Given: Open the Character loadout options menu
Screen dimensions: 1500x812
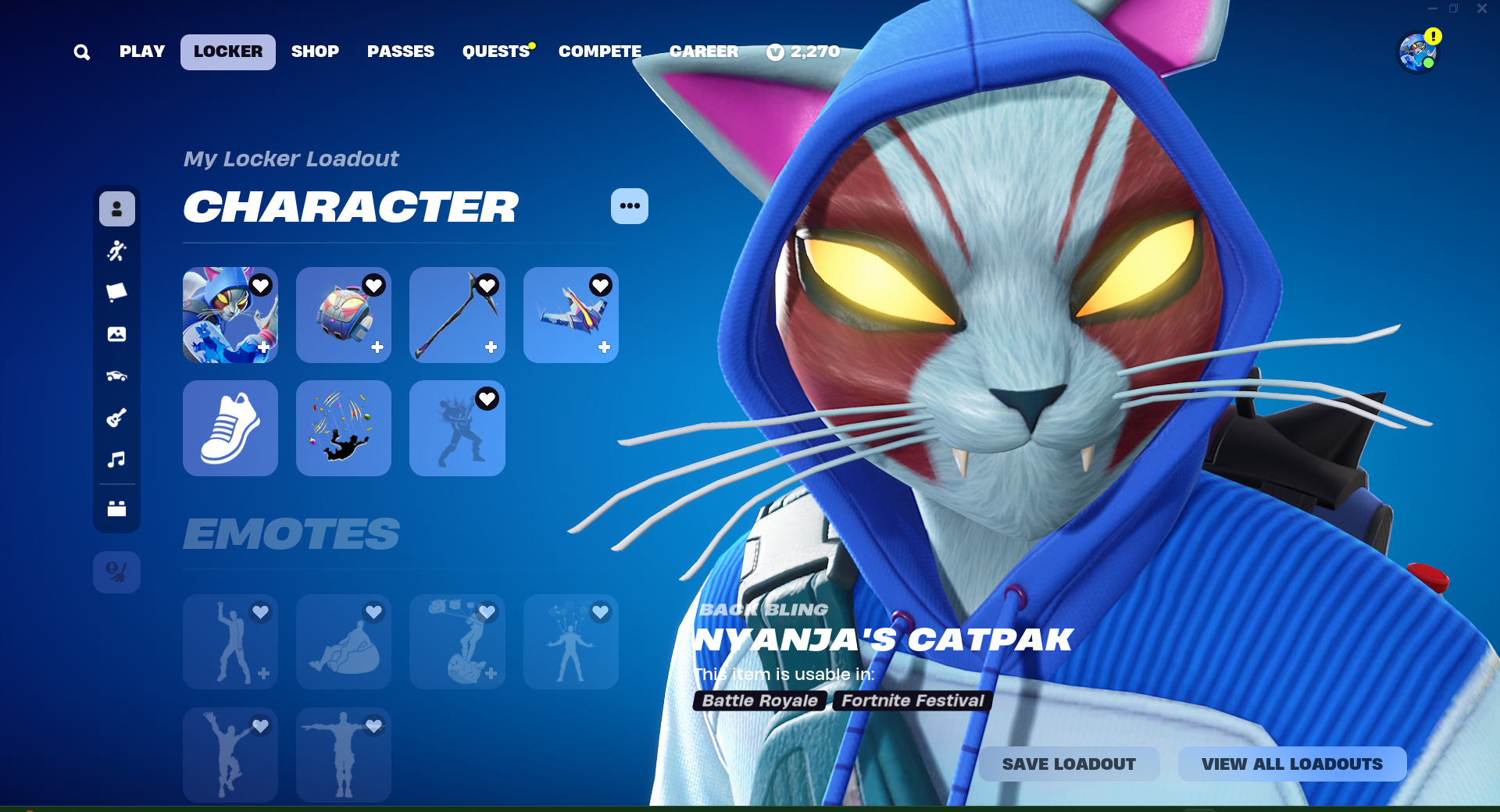Looking at the screenshot, I should pos(630,205).
